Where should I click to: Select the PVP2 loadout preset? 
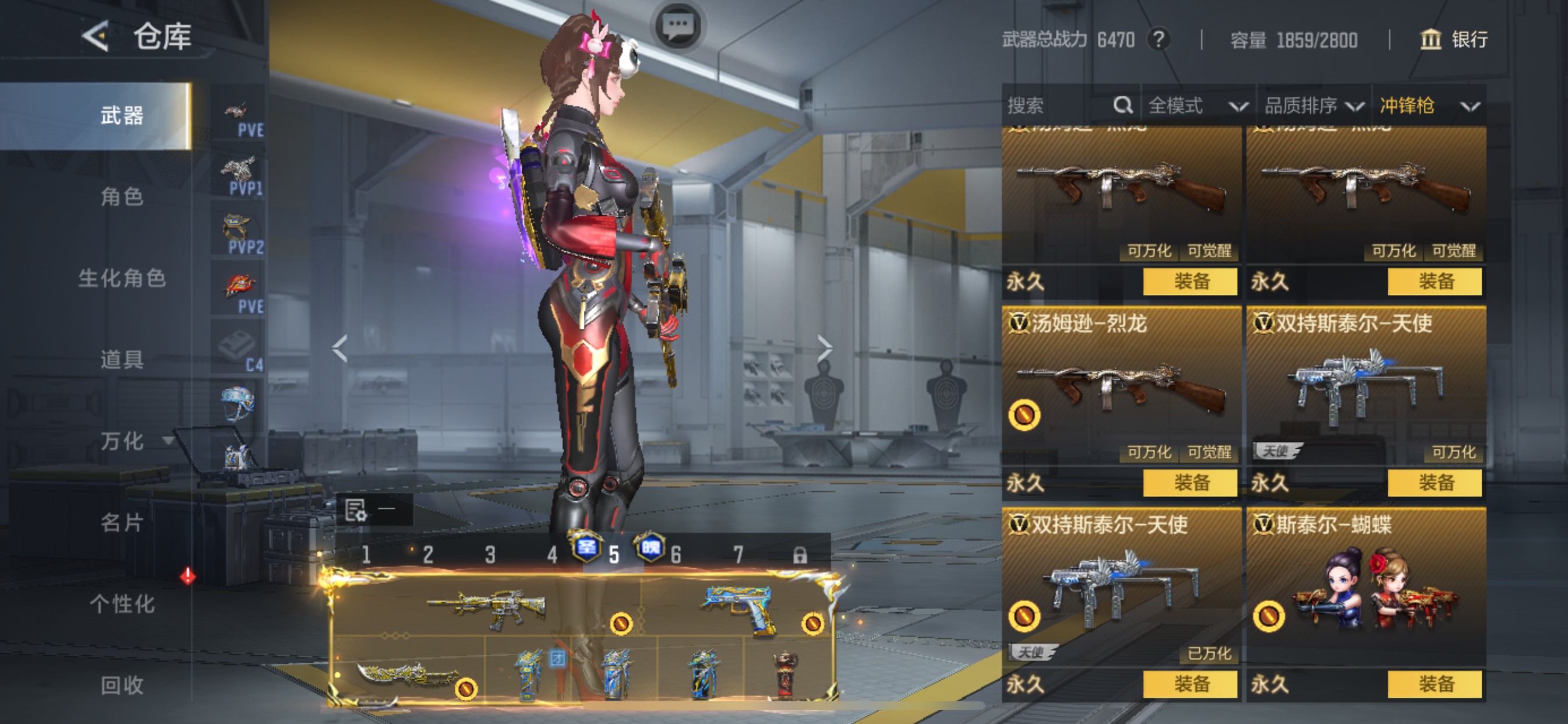pyautogui.click(x=239, y=234)
